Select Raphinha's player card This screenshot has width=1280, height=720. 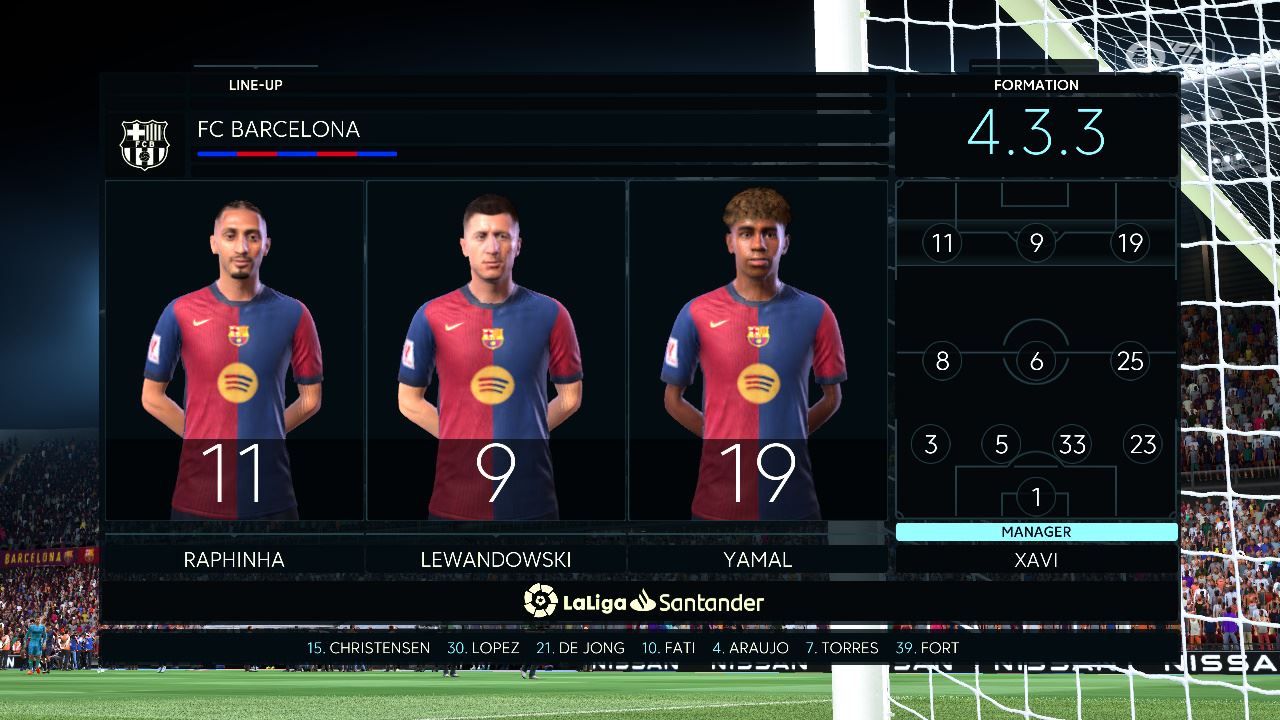click(234, 350)
